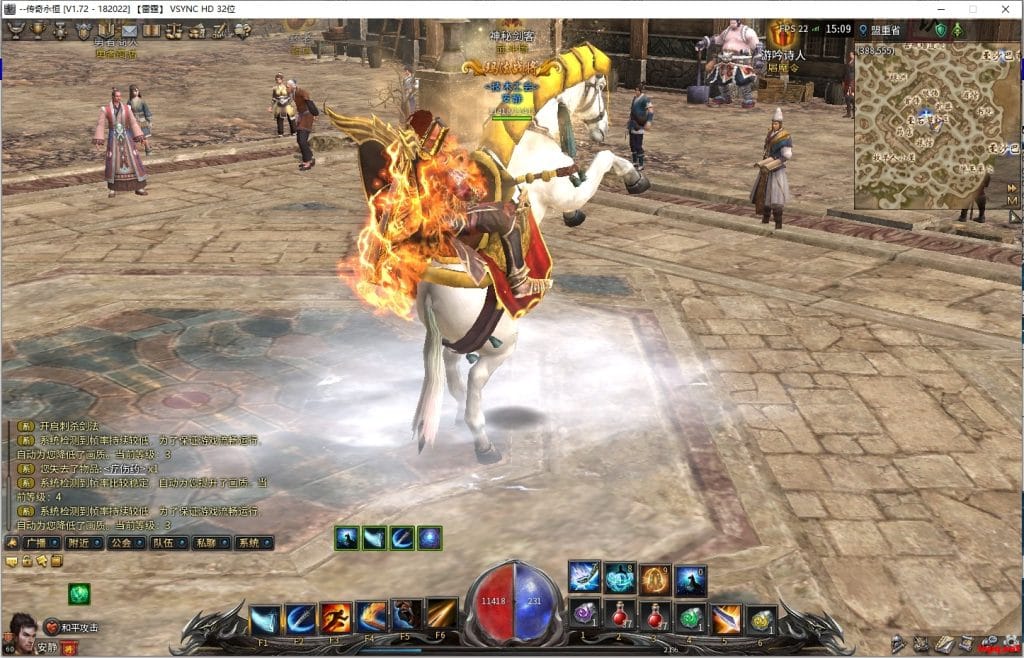Screen dimensions: 1024x658
Task: Open the golden trophy achievements icon
Action: pos(38,30)
